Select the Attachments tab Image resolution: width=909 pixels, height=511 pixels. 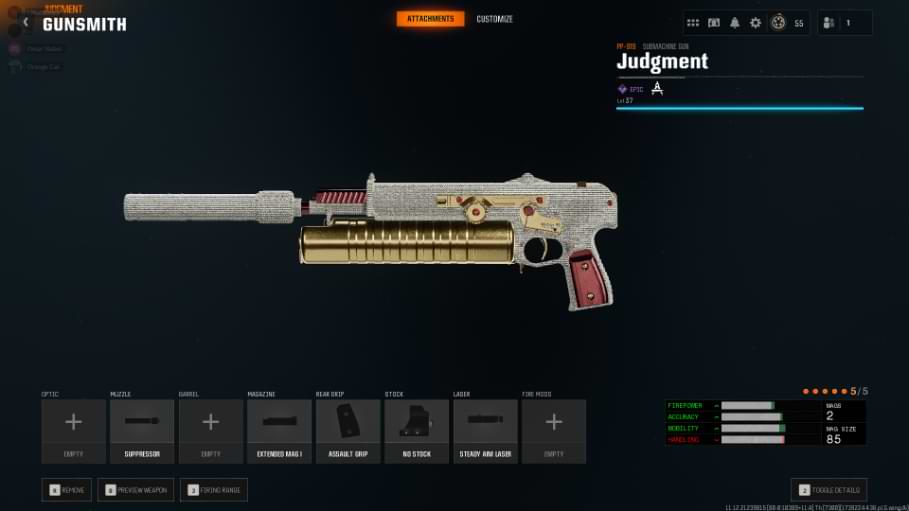430,19
